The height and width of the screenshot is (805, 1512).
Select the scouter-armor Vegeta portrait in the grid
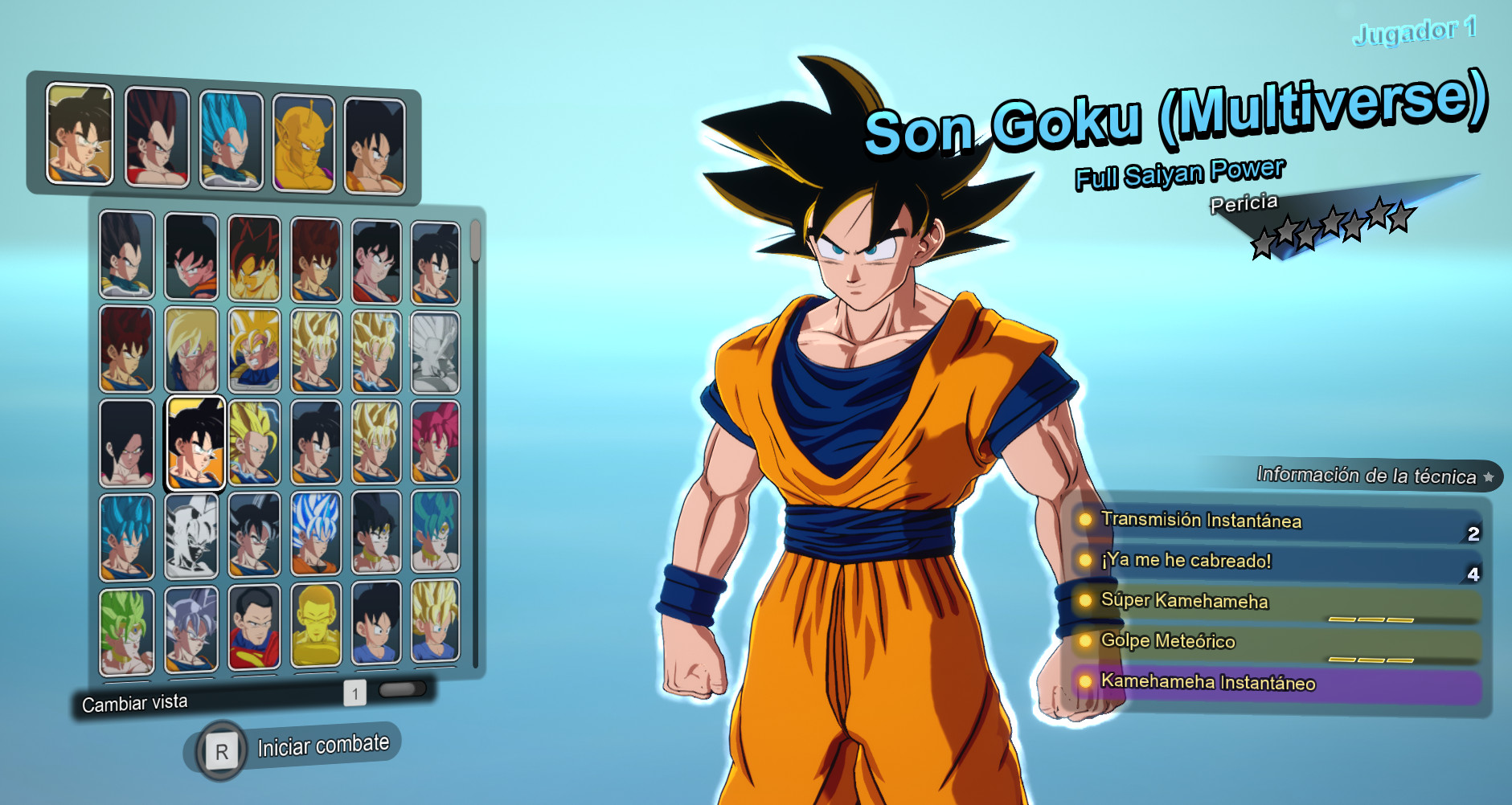[x=125, y=256]
